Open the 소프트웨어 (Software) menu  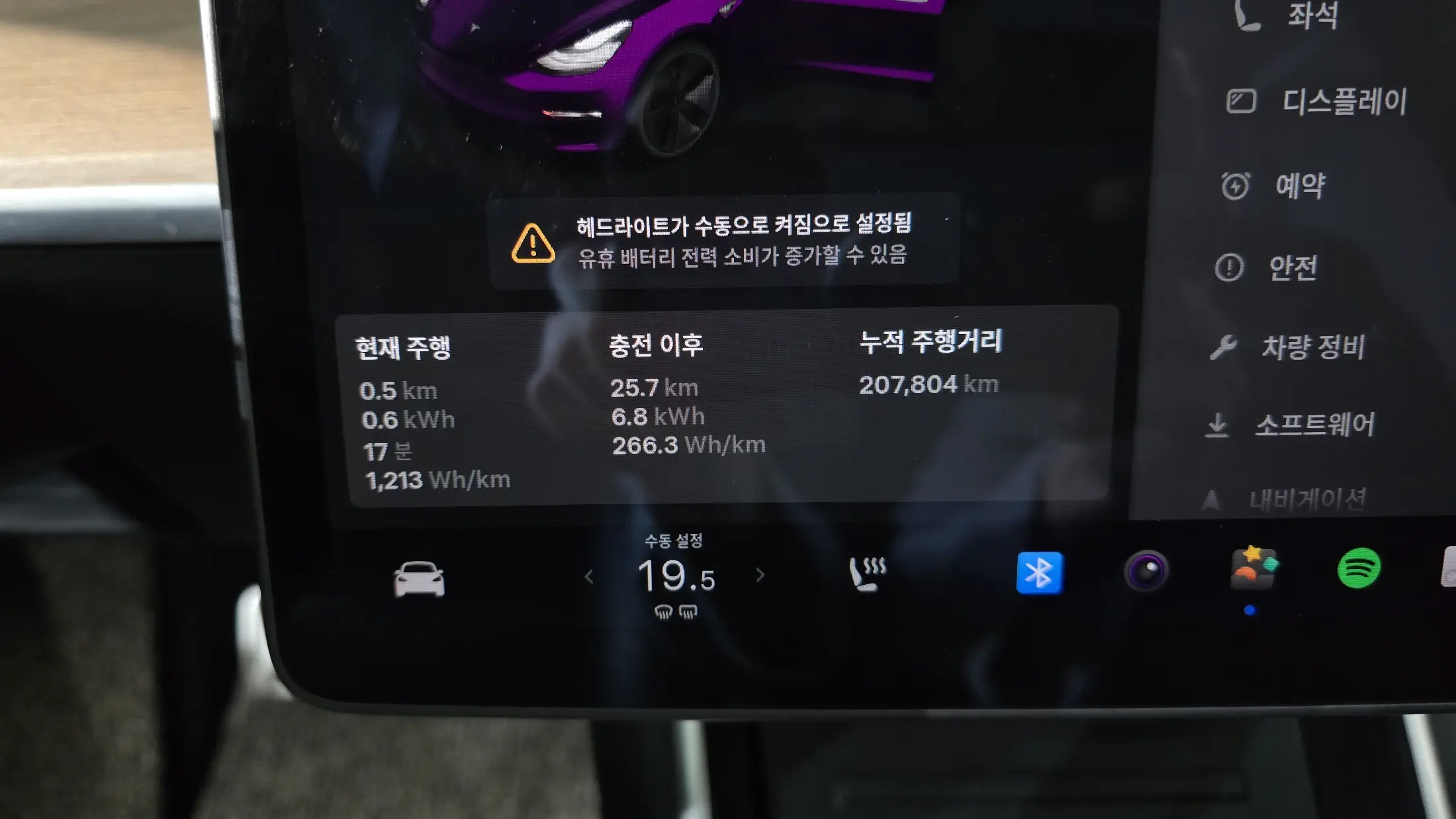point(1291,425)
